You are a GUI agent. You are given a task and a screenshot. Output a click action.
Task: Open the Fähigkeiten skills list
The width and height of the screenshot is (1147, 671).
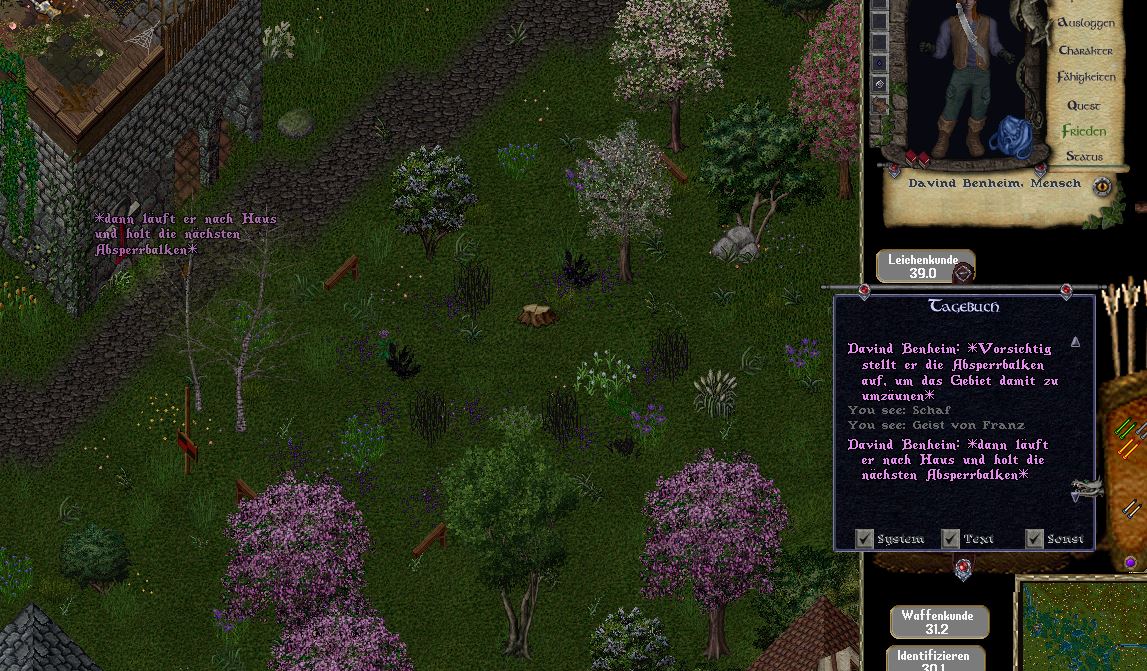1086,77
